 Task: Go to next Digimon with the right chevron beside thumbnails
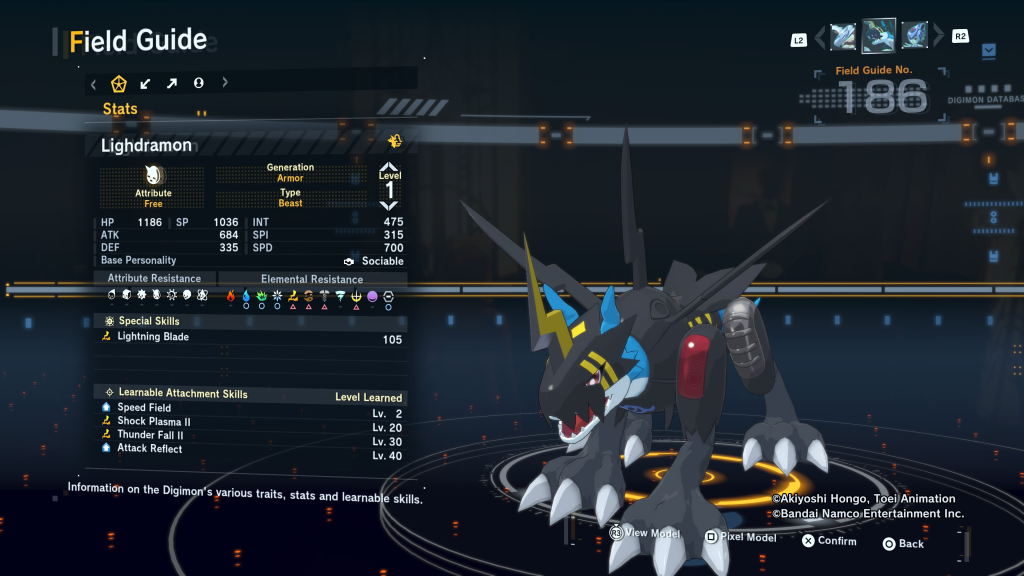[939, 37]
